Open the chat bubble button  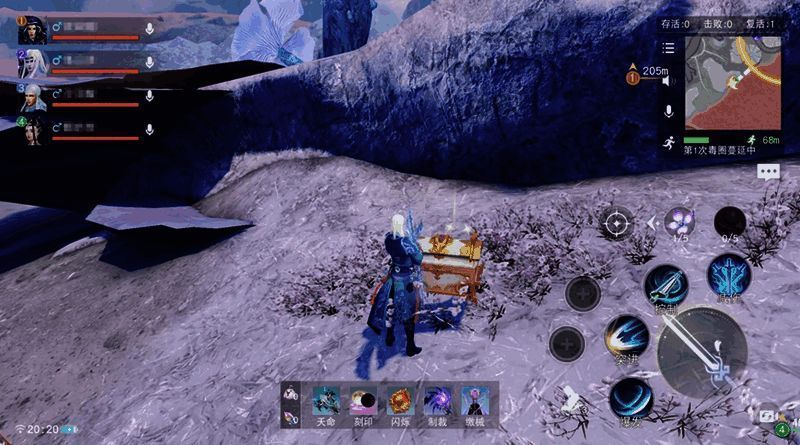pos(768,171)
